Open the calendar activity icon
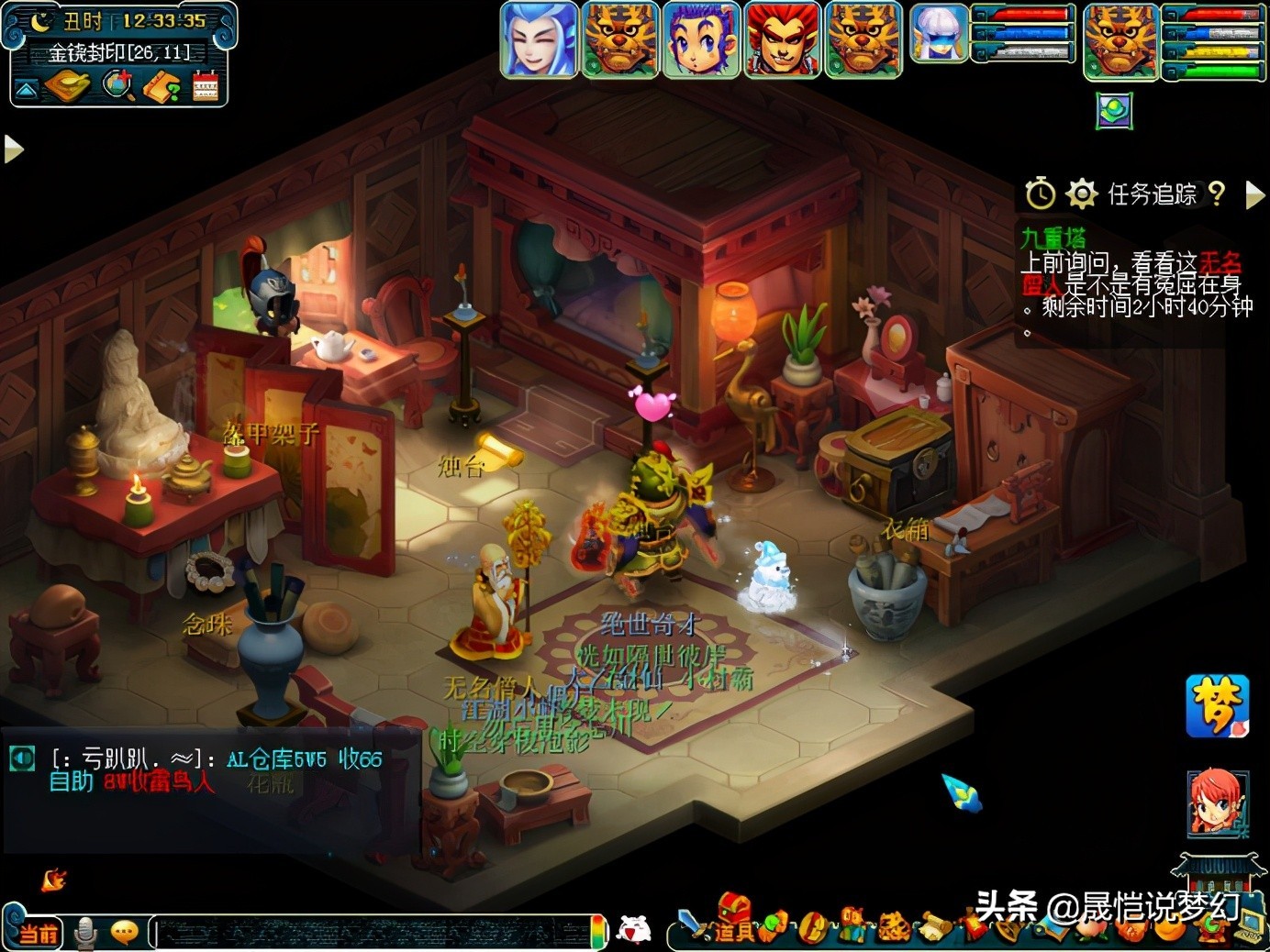1270x952 pixels. pos(206,86)
